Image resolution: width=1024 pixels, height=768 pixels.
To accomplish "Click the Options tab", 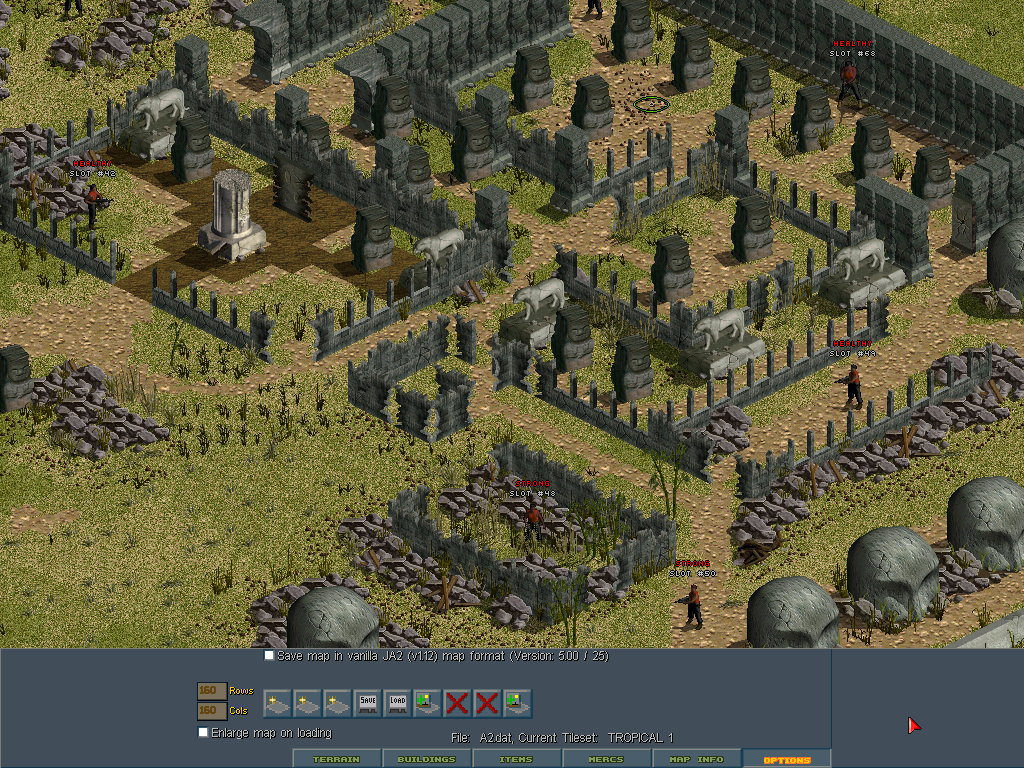I will tap(786, 759).
